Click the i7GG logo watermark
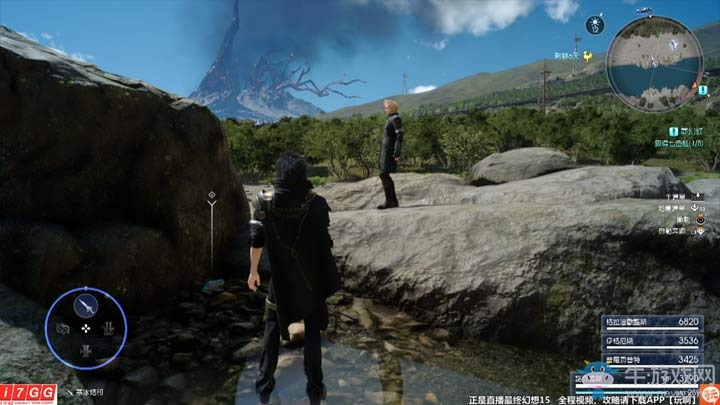This screenshot has height=405, width=720. tap(28, 394)
